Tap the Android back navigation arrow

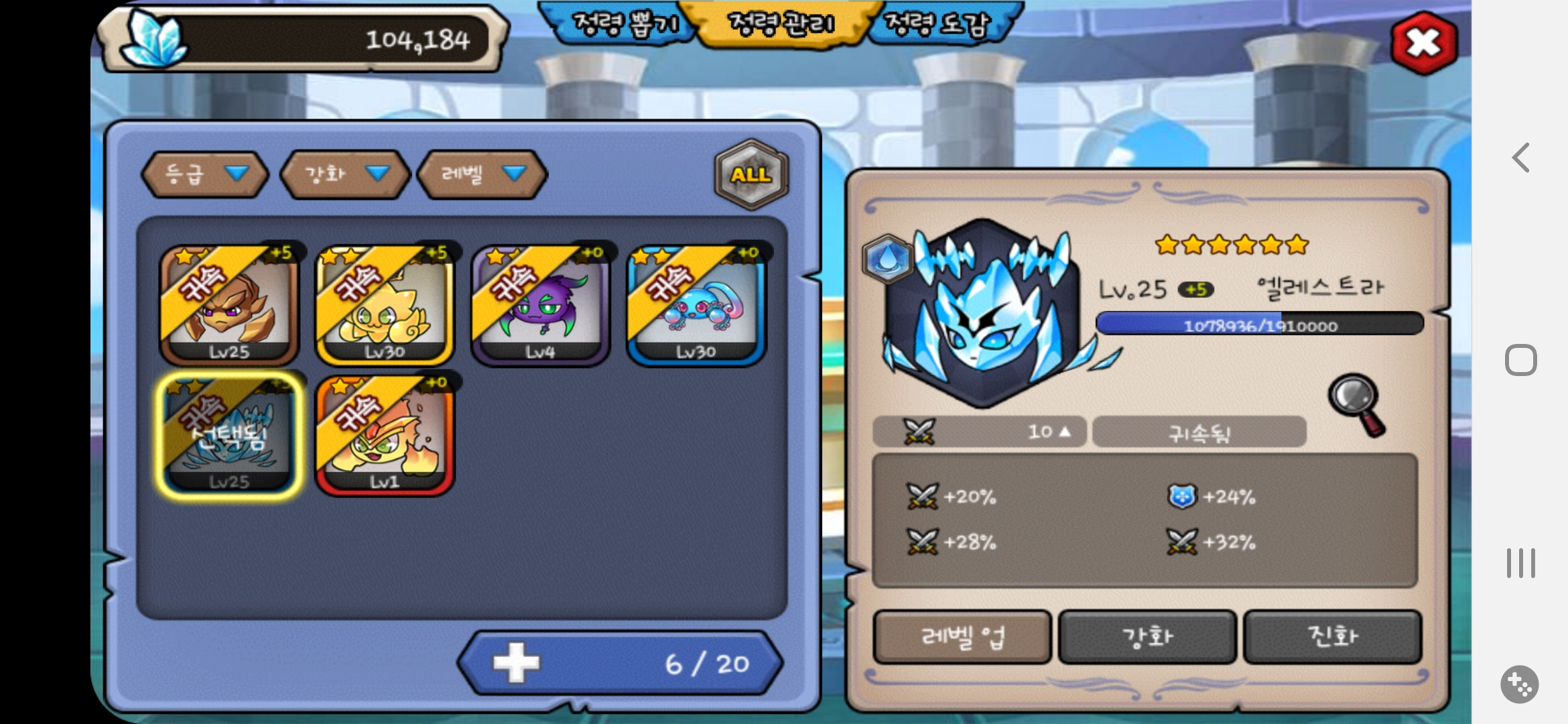[x=1520, y=158]
